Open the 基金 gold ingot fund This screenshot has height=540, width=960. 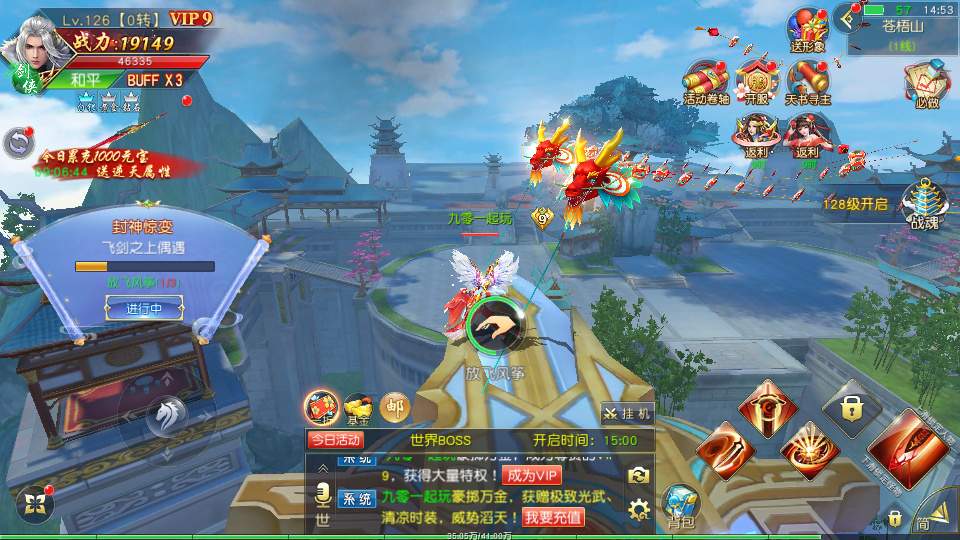coord(358,405)
